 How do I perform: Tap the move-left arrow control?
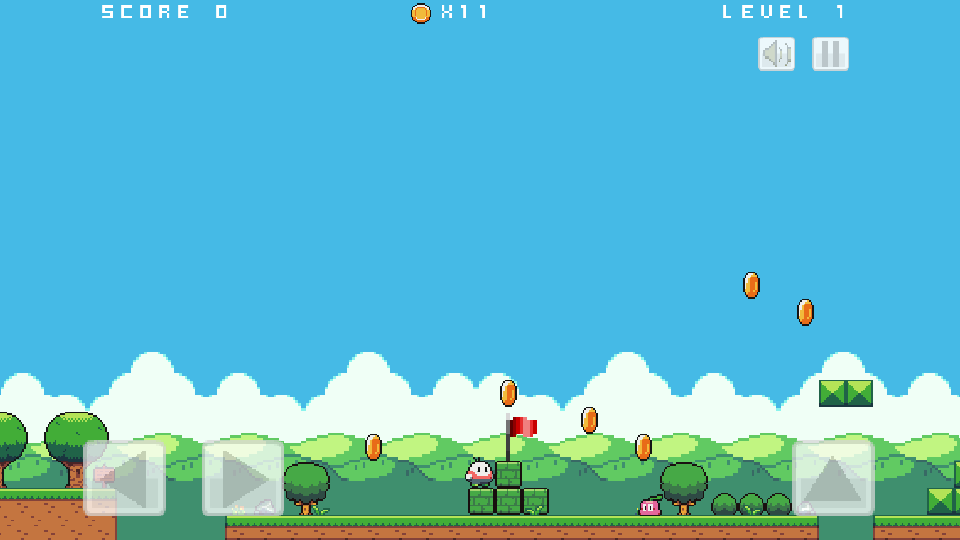click(x=124, y=479)
